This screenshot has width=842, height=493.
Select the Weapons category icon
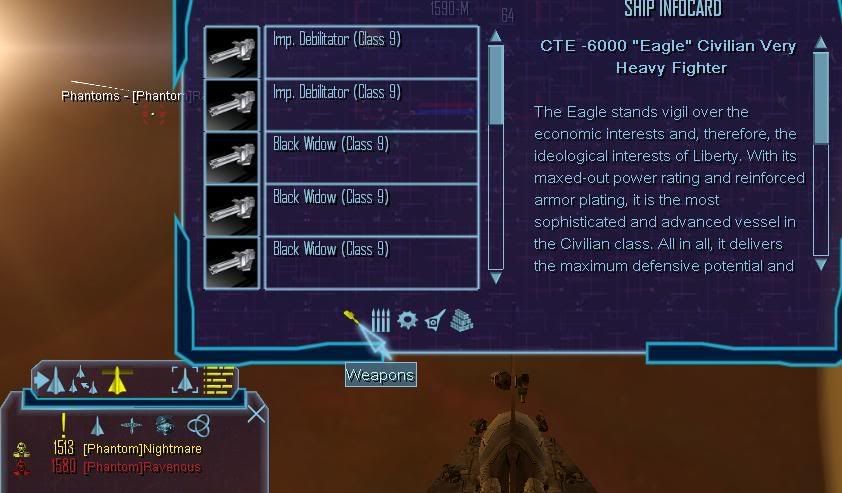355,320
